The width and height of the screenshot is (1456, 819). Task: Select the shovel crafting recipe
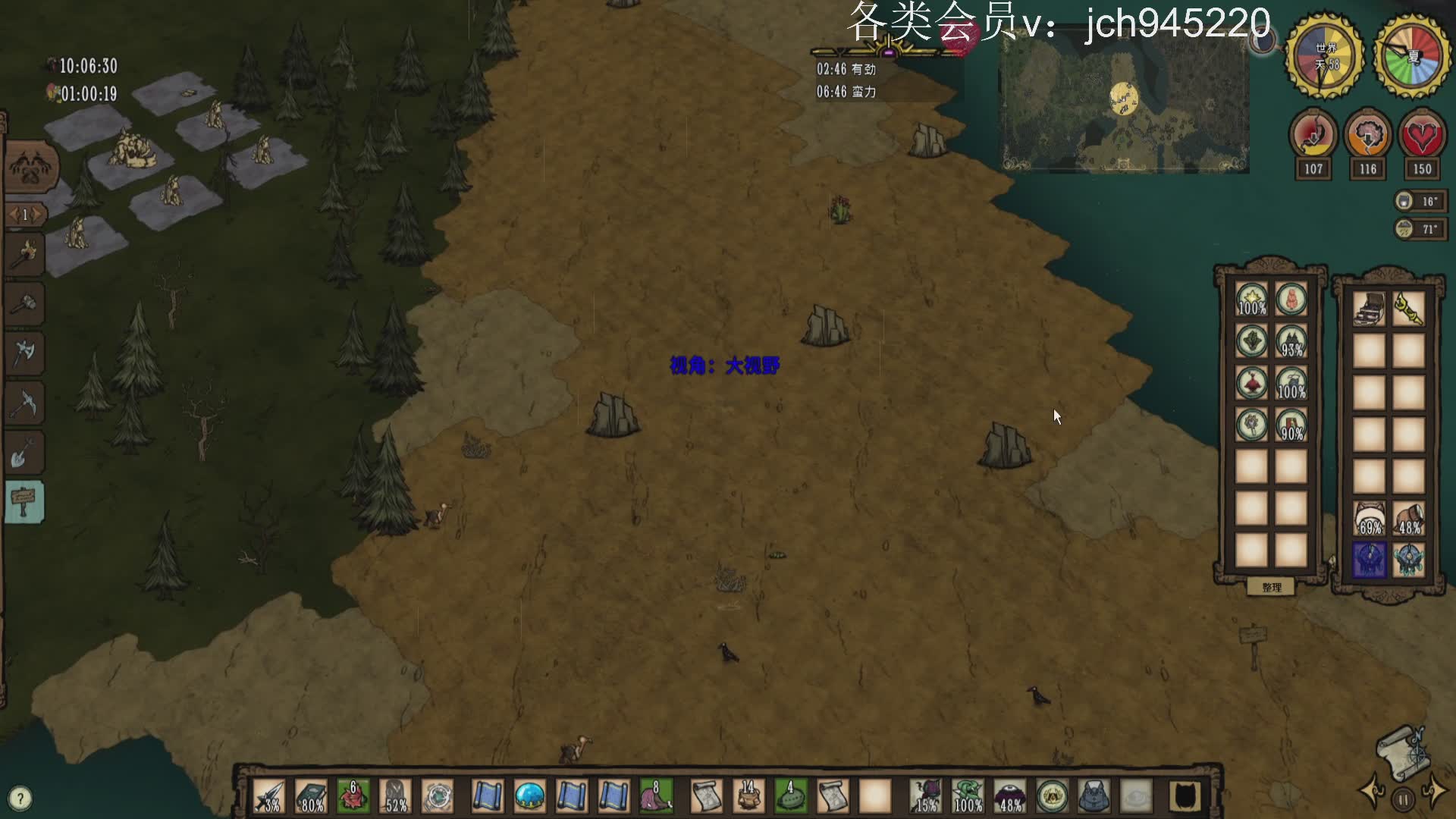coord(25,453)
